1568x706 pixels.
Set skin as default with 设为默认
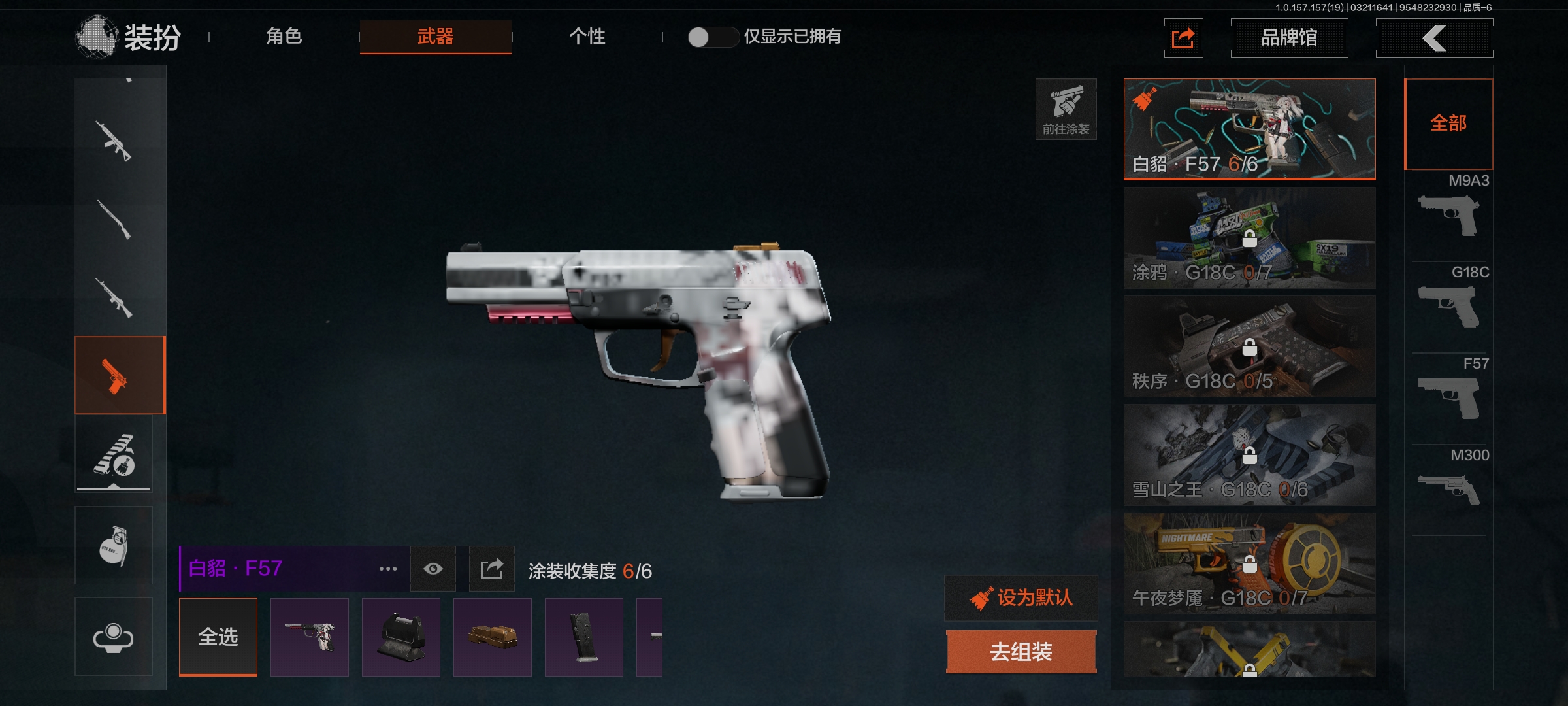[1021, 597]
